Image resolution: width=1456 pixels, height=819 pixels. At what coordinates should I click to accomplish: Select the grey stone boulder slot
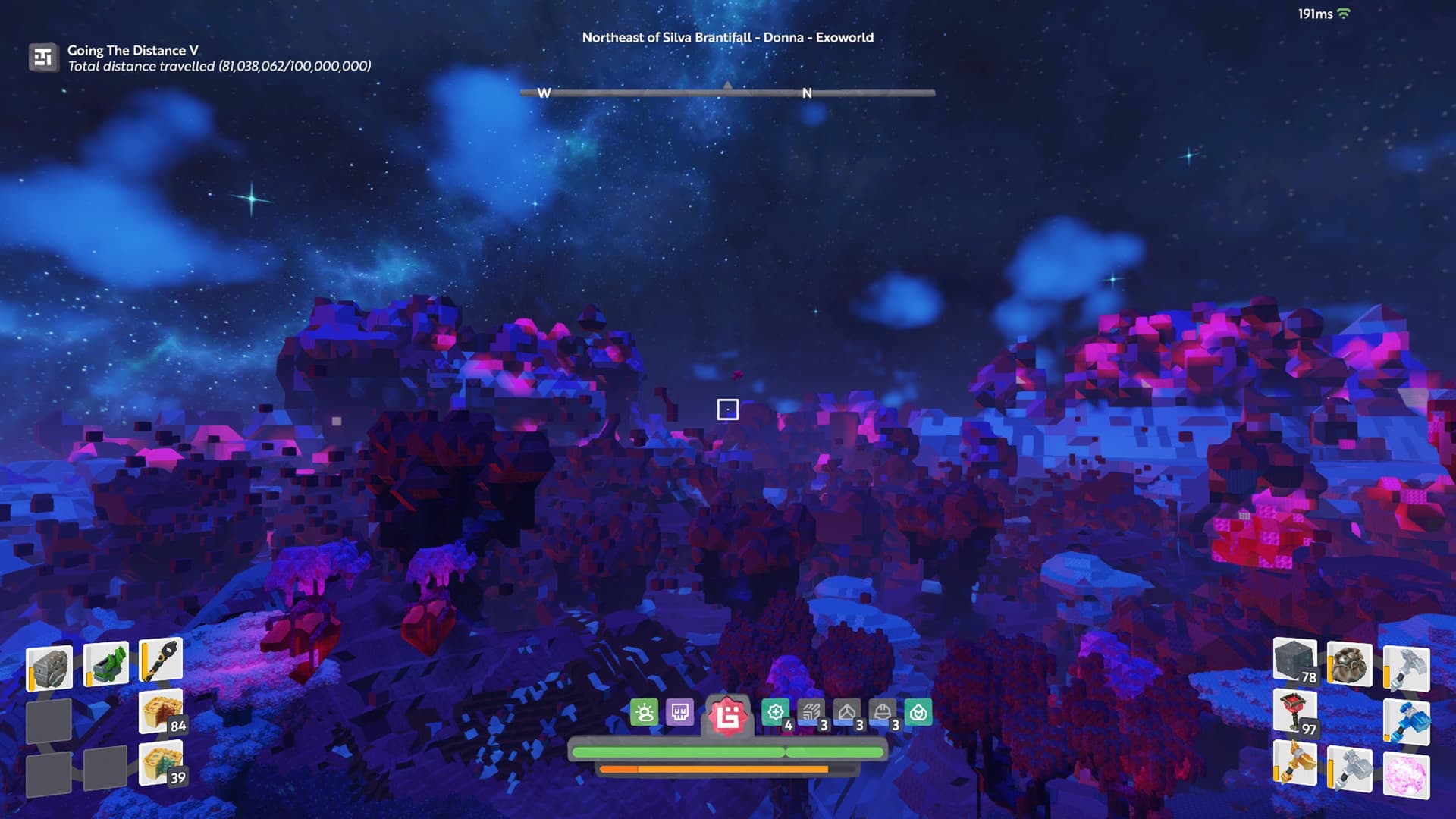(x=49, y=667)
